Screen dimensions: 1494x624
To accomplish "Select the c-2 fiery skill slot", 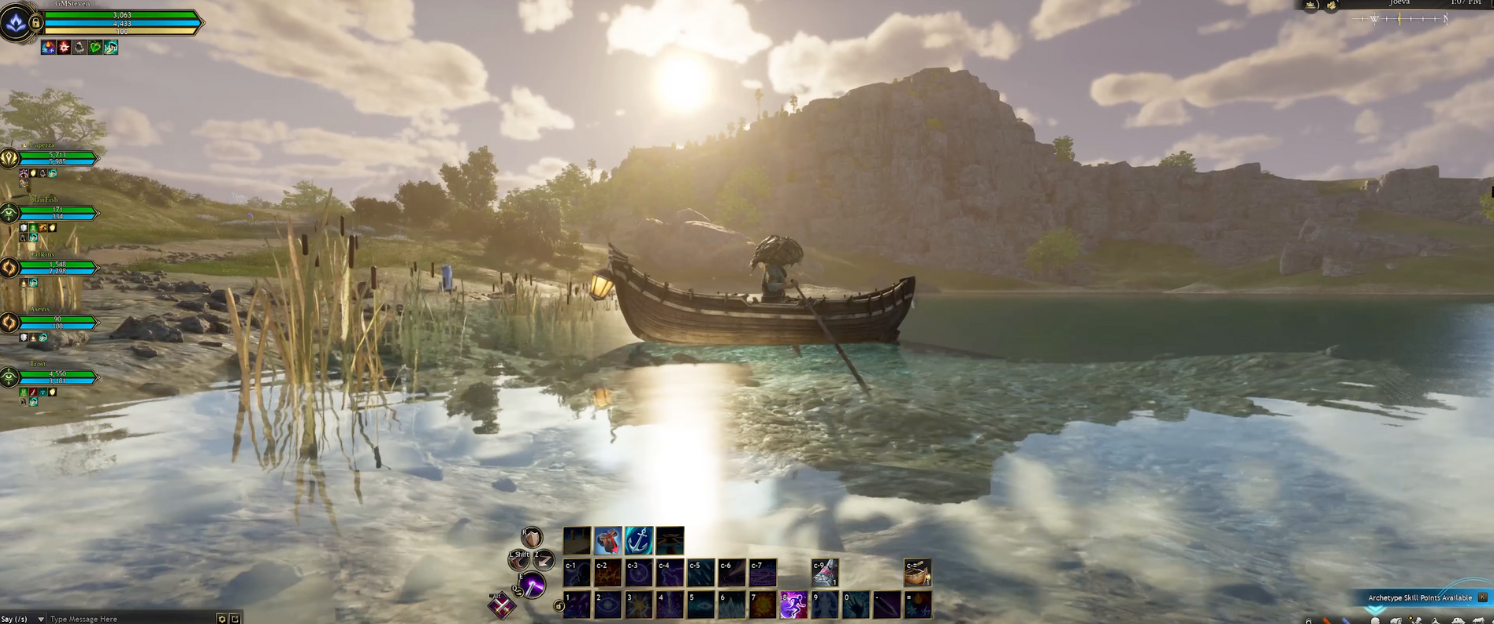I will pyautogui.click(x=607, y=573).
